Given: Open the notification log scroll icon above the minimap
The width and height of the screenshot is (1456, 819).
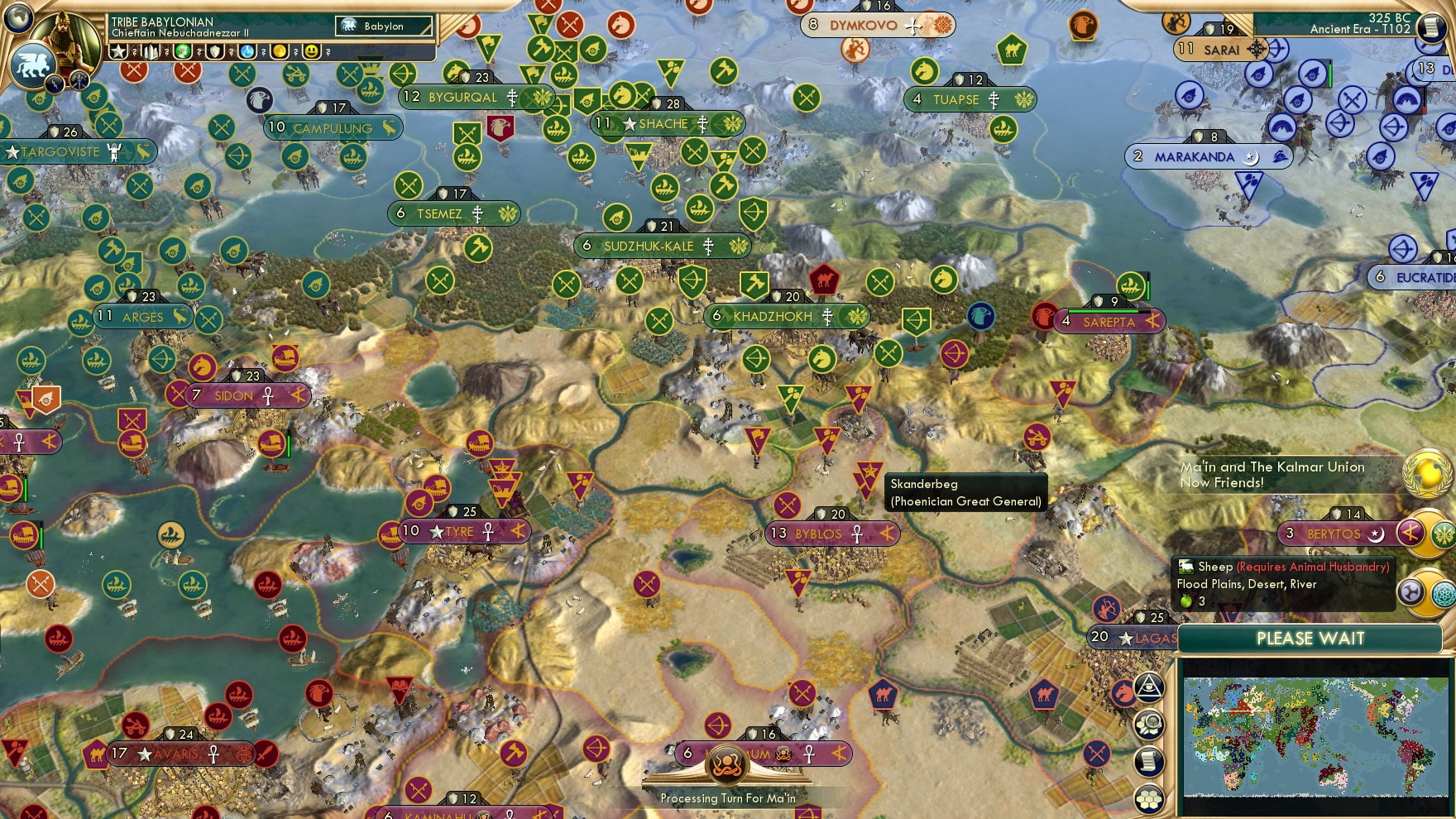Looking at the screenshot, I should click(1148, 760).
